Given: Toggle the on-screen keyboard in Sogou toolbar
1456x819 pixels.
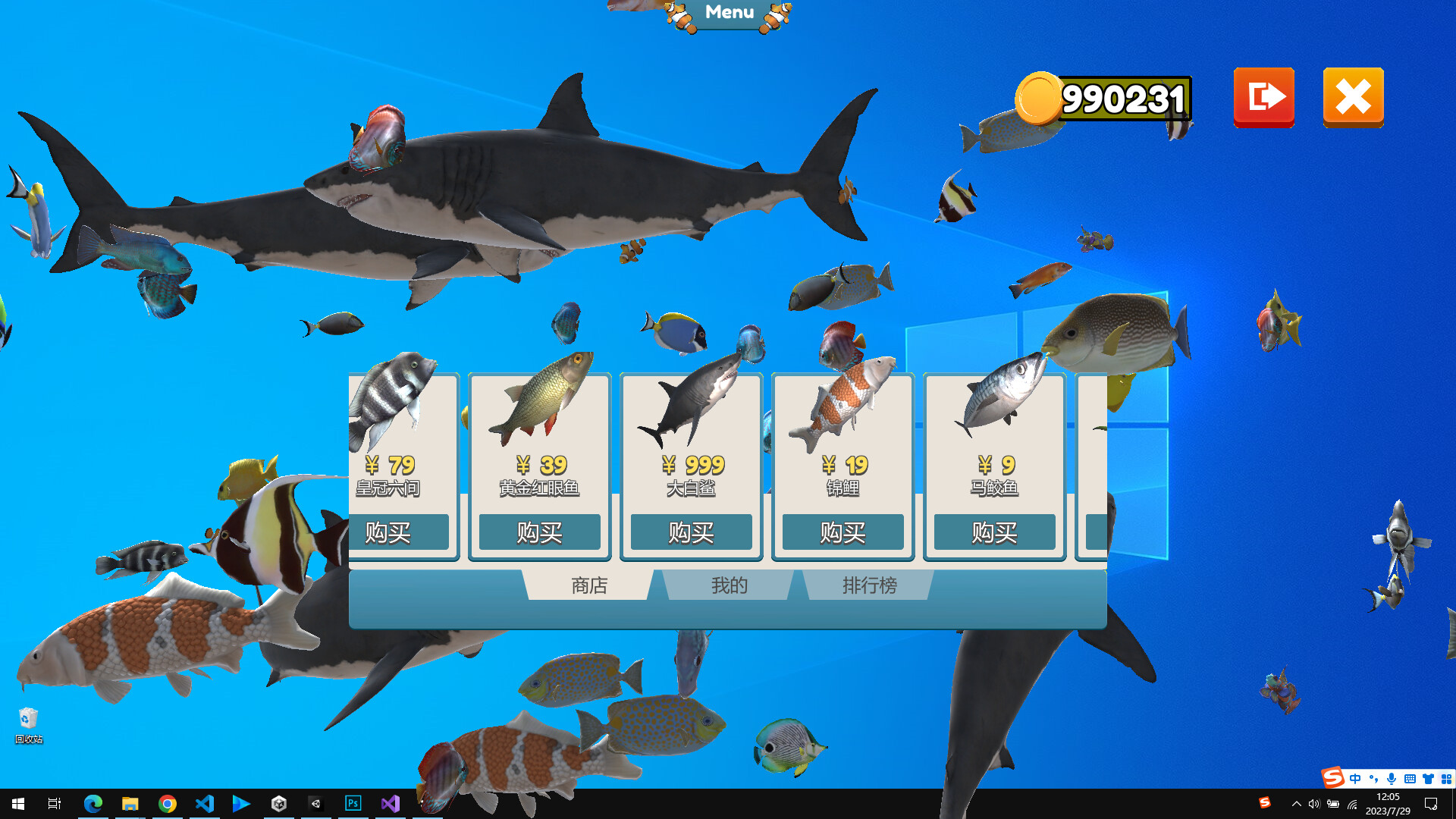Looking at the screenshot, I should click(1410, 778).
